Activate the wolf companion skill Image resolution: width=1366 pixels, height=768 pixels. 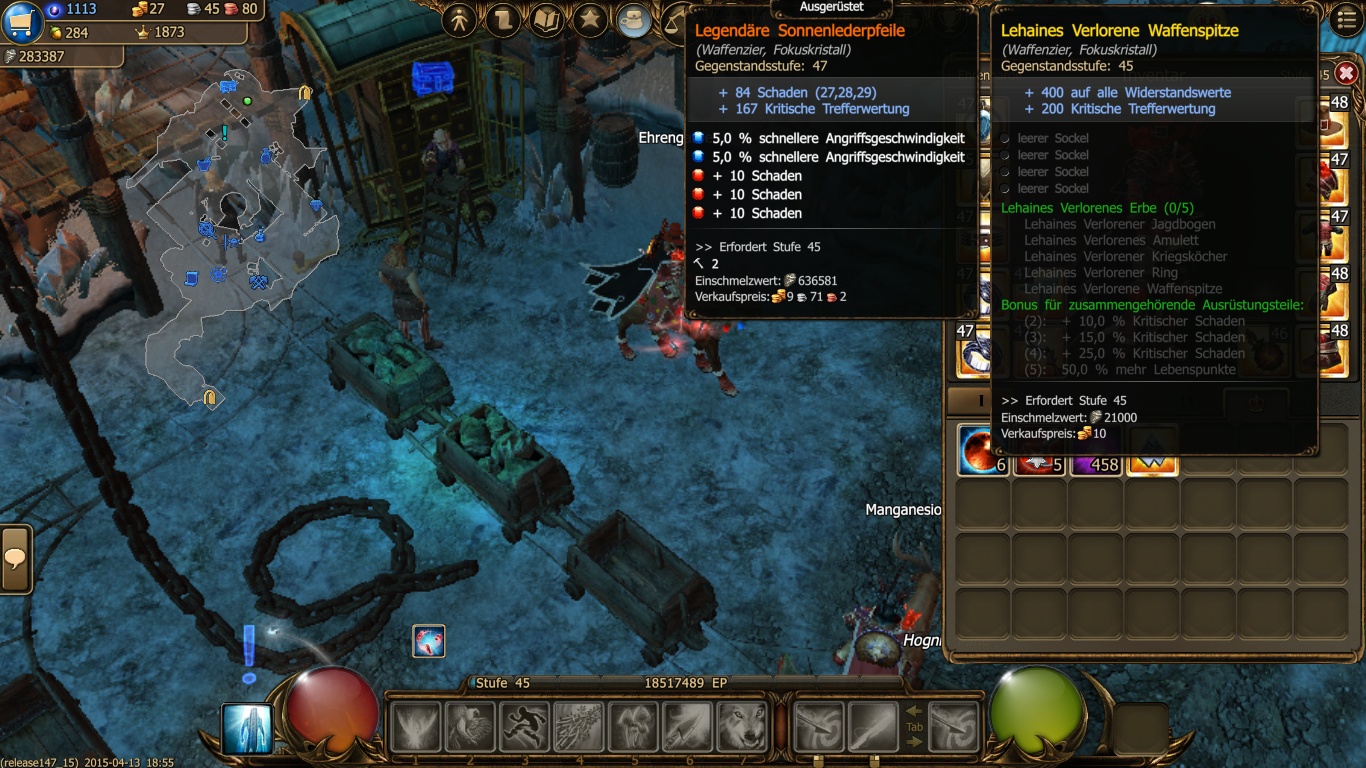coord(742,727)
